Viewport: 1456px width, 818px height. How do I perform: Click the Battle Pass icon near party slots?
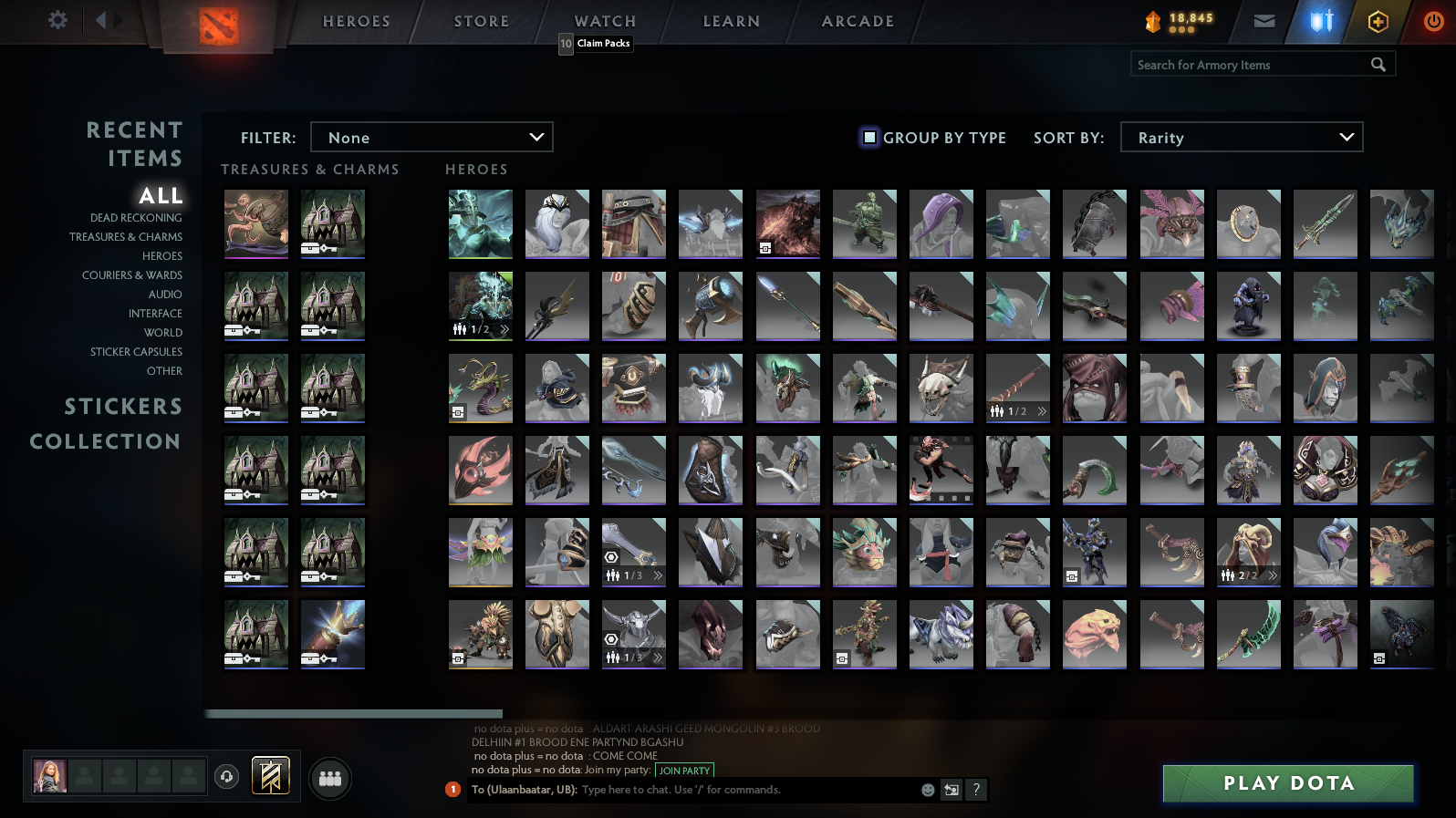click(x=269, y=775)
